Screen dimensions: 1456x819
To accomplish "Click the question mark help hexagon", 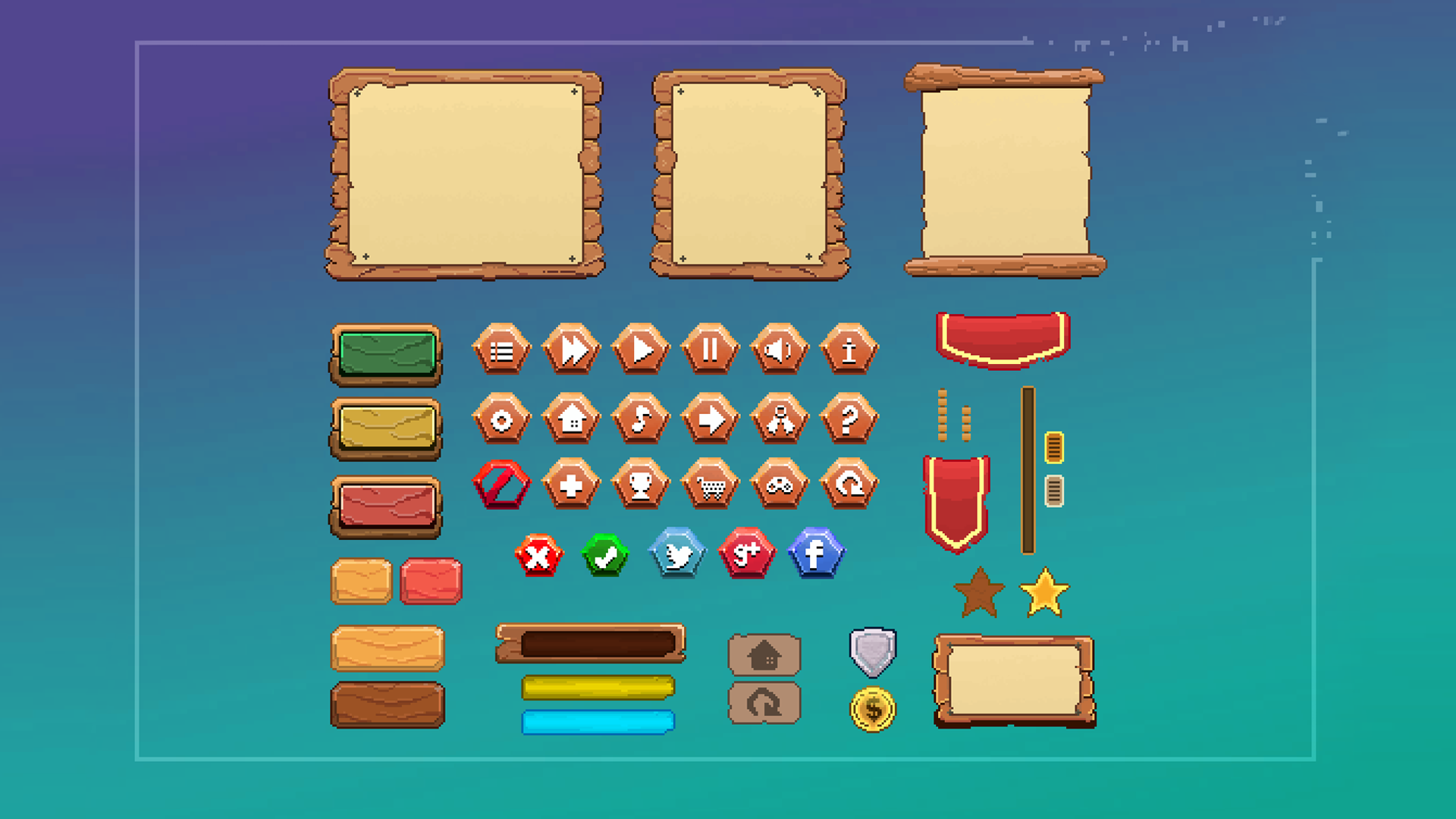I will pyautogui.click(x=849, y=419).
